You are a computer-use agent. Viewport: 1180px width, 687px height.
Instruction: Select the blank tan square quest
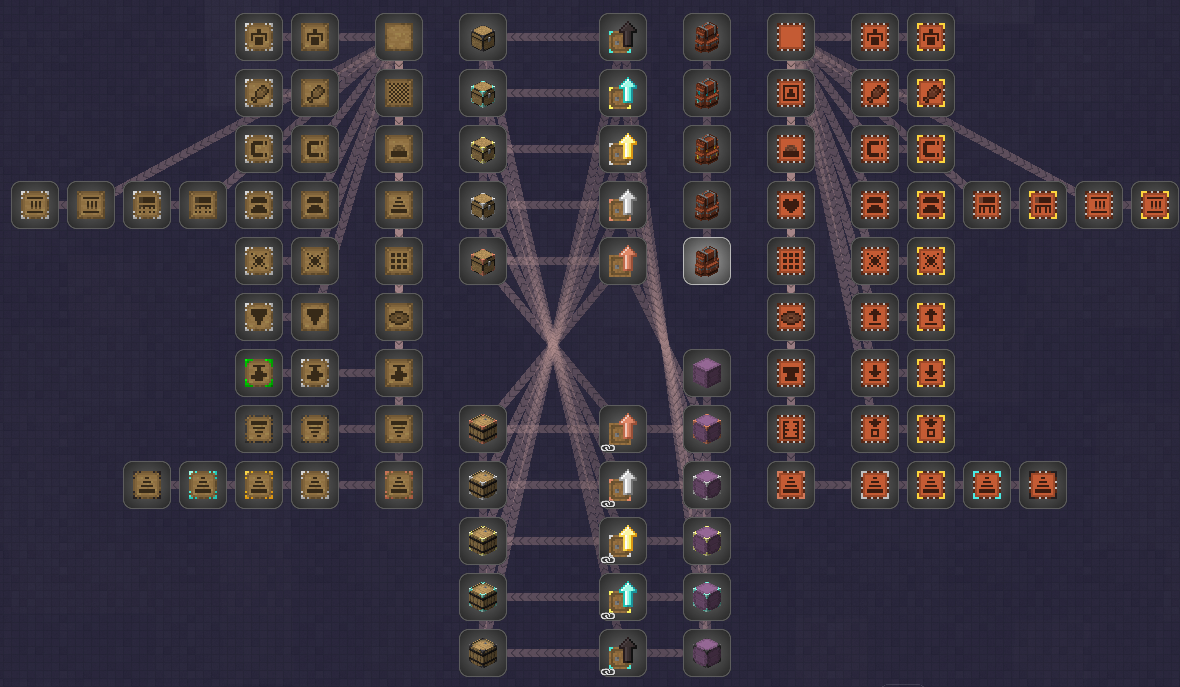pos(399,37)
